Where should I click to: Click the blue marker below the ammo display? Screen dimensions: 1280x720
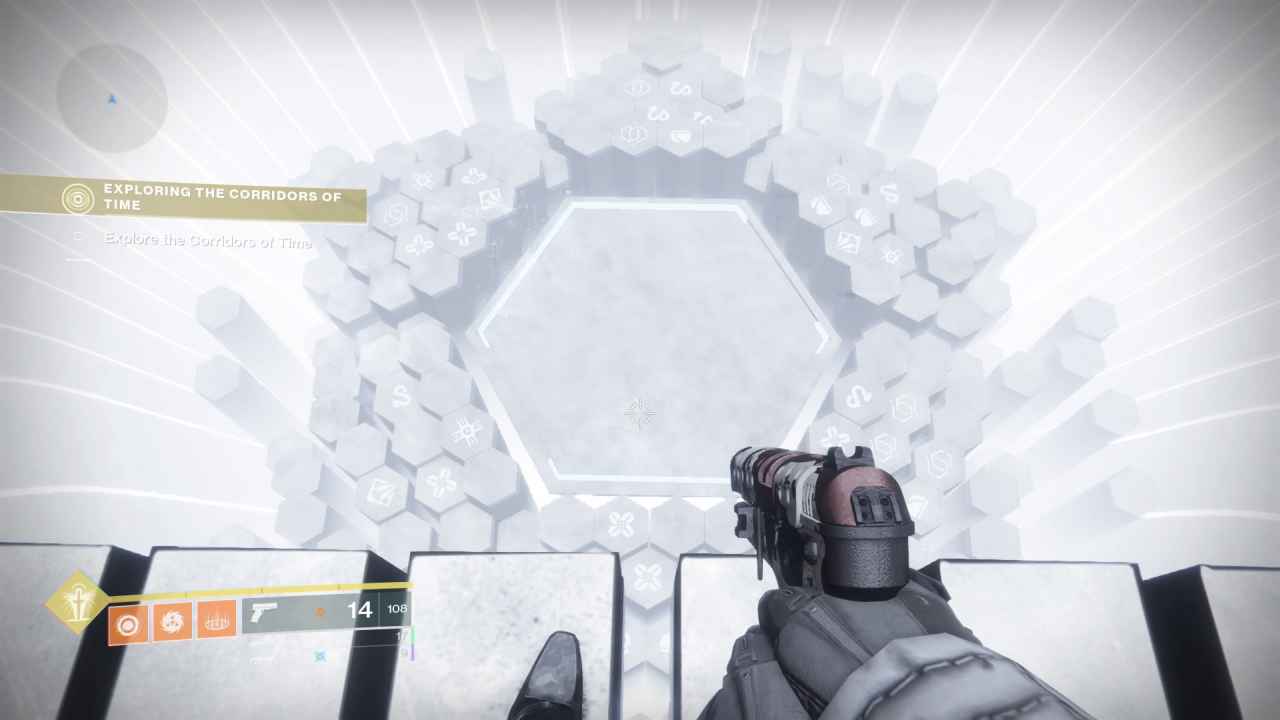coord(321,656)
